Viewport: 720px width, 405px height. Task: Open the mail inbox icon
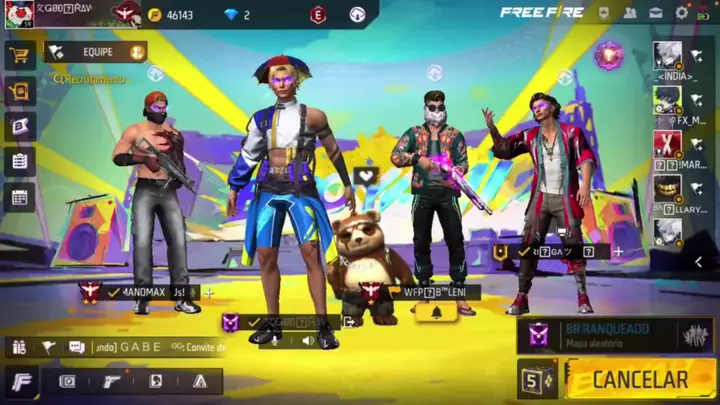[x=655, y=13]
